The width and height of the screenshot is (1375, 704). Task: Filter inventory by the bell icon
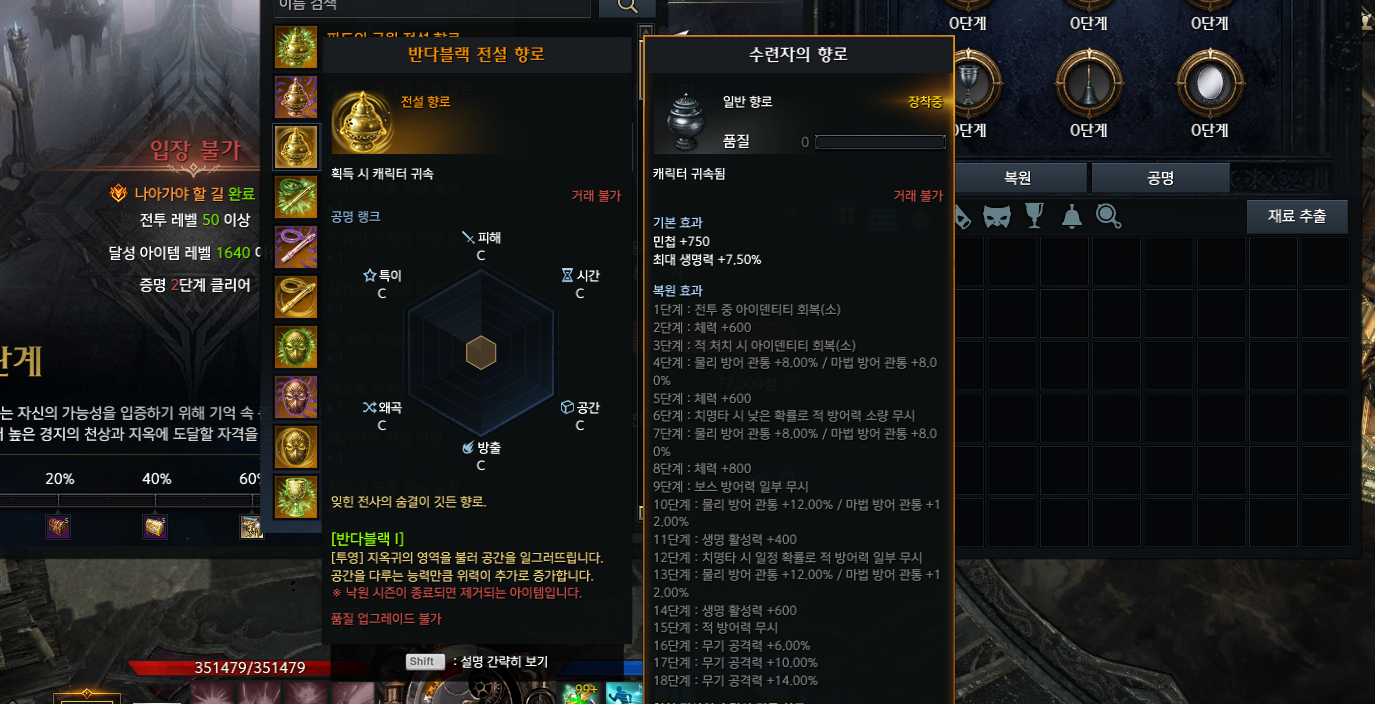[1071, 216]
